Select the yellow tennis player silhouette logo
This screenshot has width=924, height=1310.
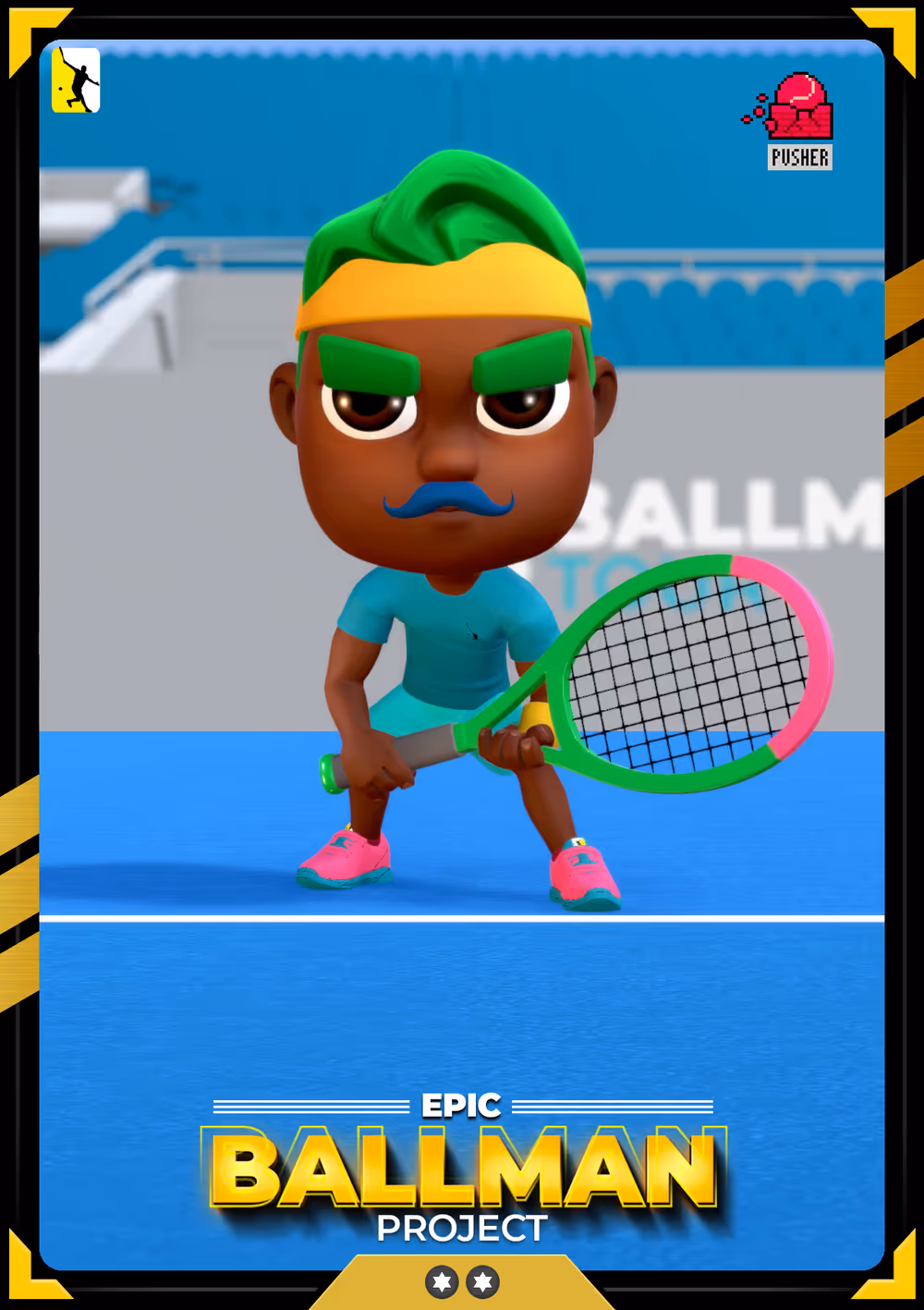tap(76, 80)
